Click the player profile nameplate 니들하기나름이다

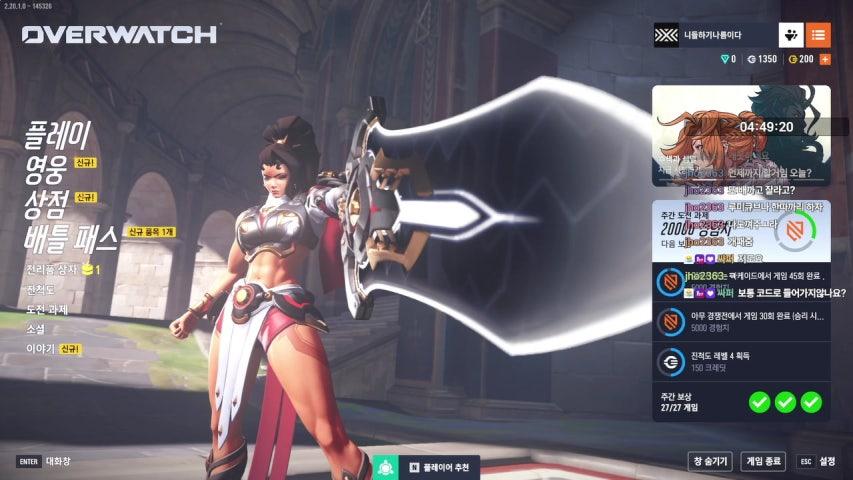(x=712, y=35)
